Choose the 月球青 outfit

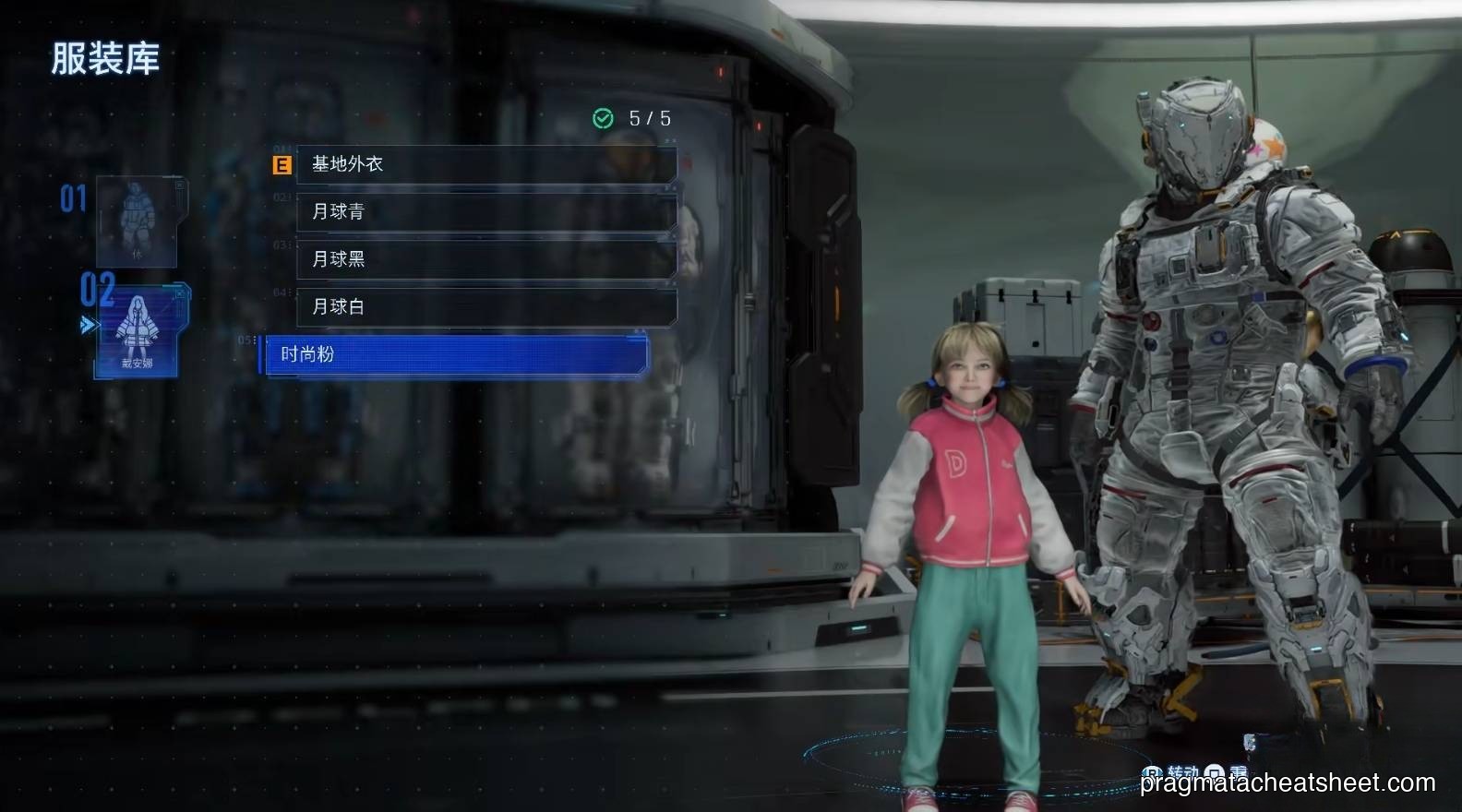tap(486, 211)
